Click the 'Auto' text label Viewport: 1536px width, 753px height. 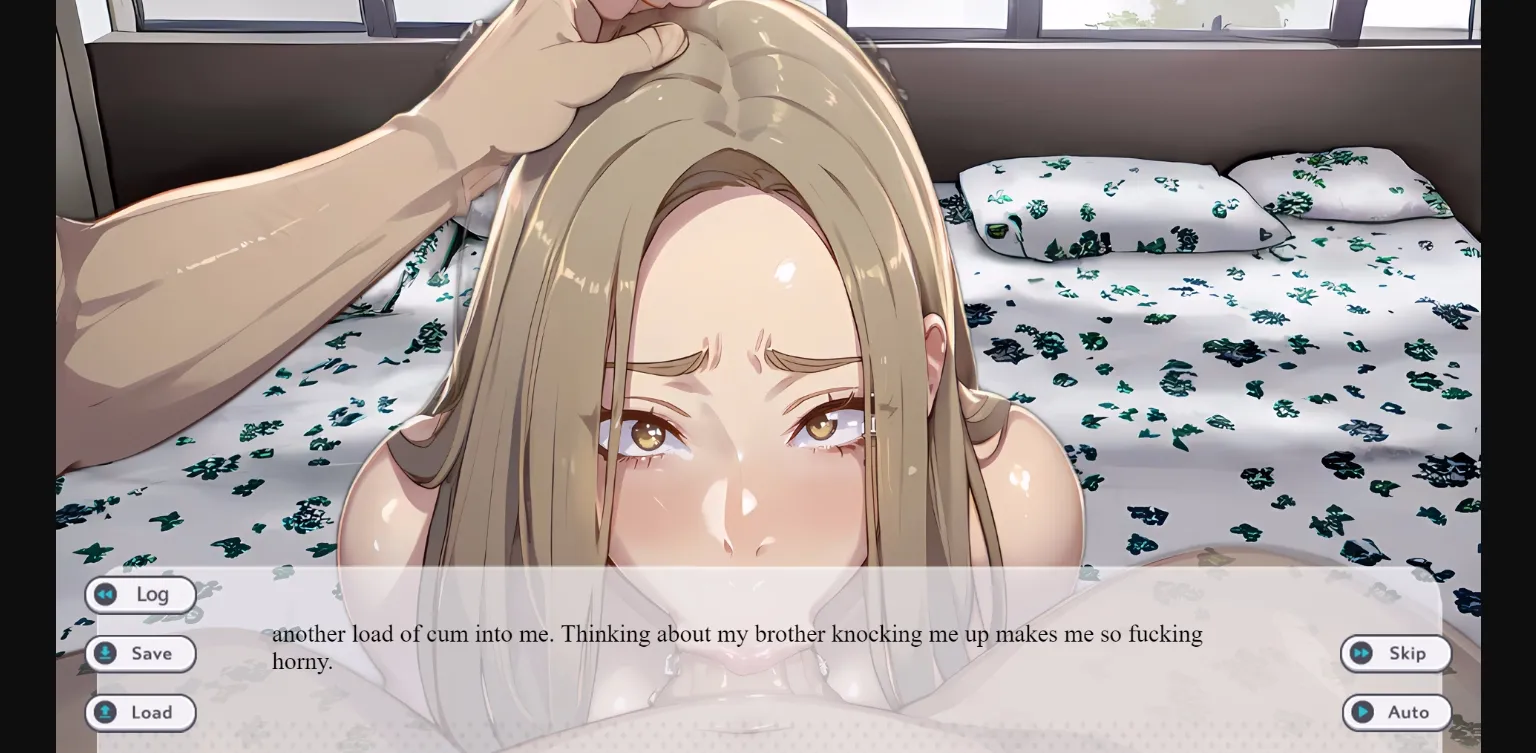coord(1408,712)
